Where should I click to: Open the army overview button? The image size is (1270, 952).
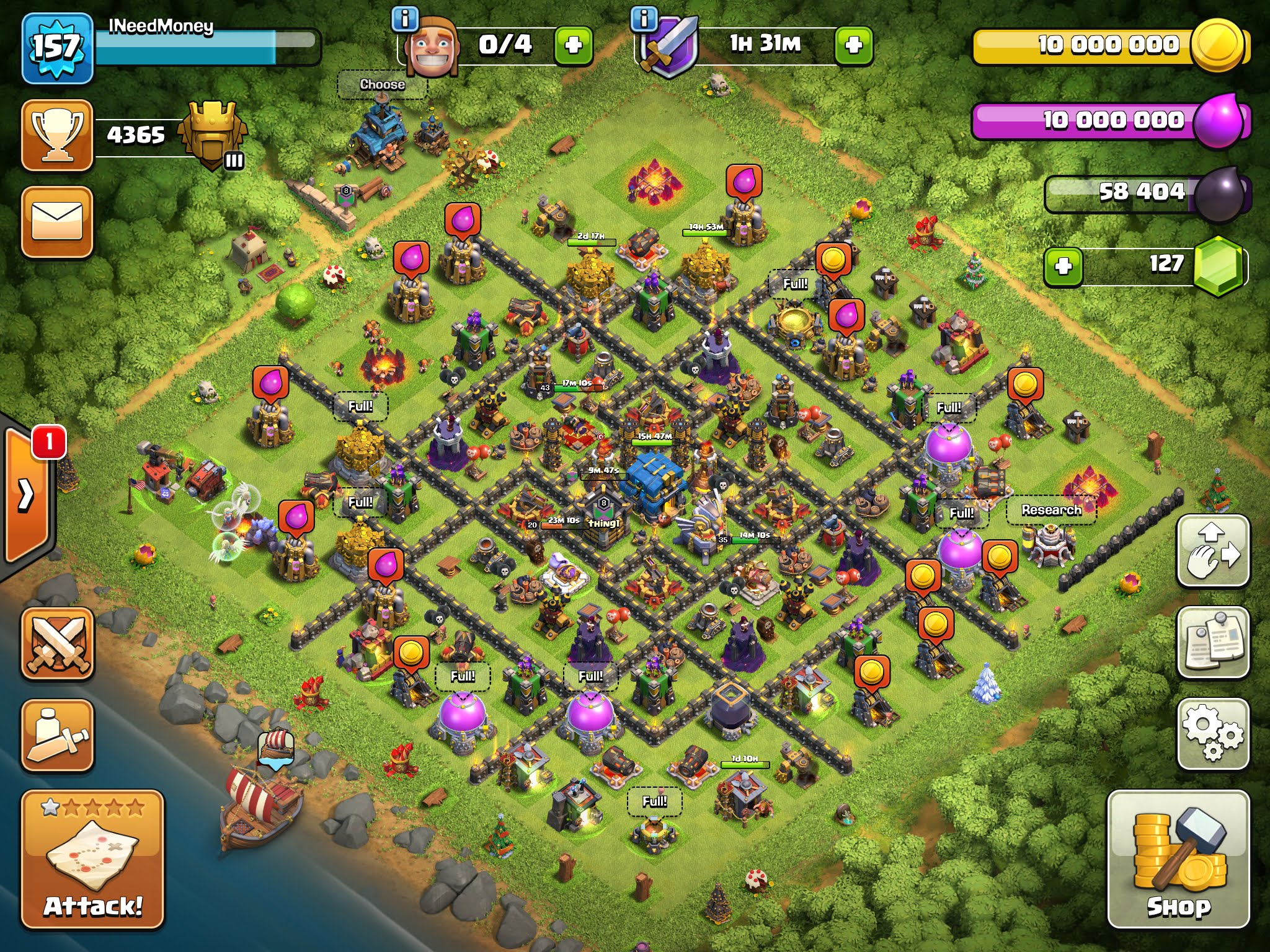pos(57,735)
